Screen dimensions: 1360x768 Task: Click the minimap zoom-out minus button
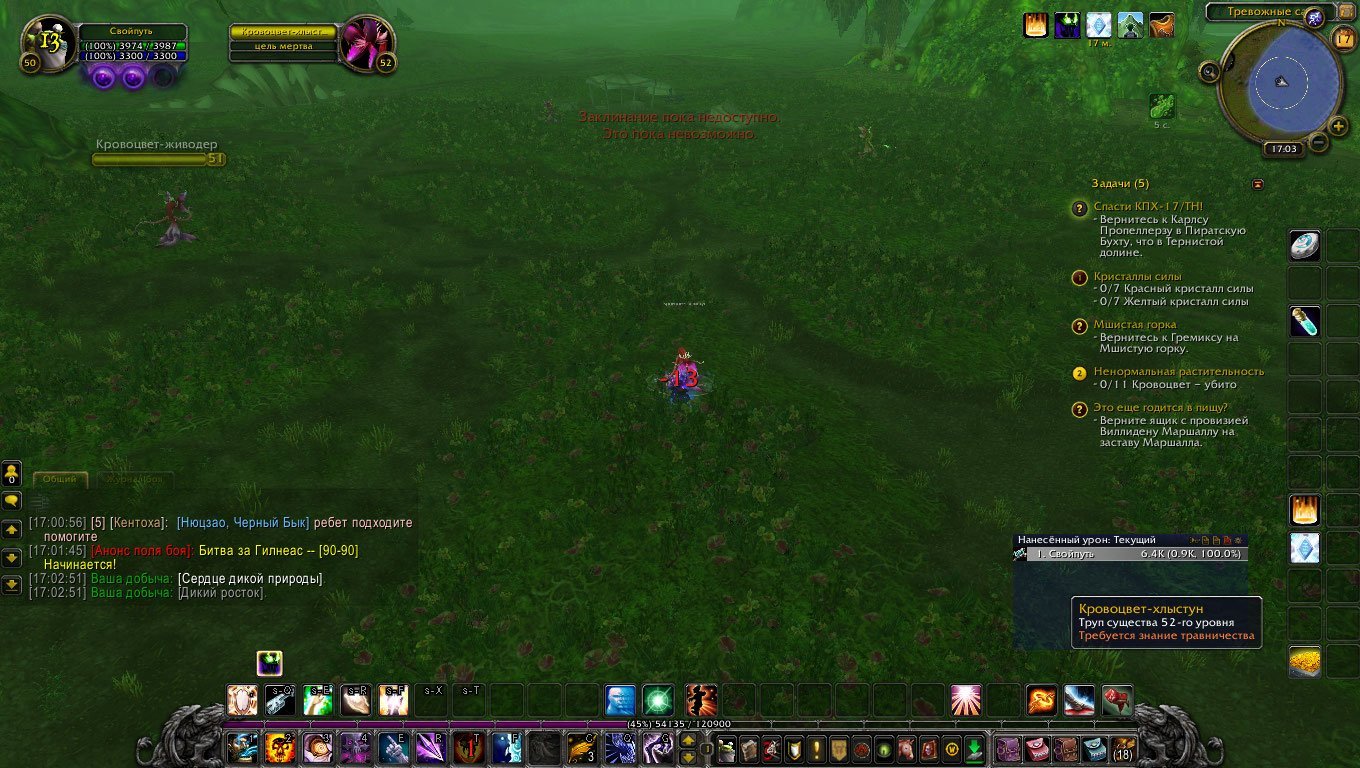tap(1318, 142)
